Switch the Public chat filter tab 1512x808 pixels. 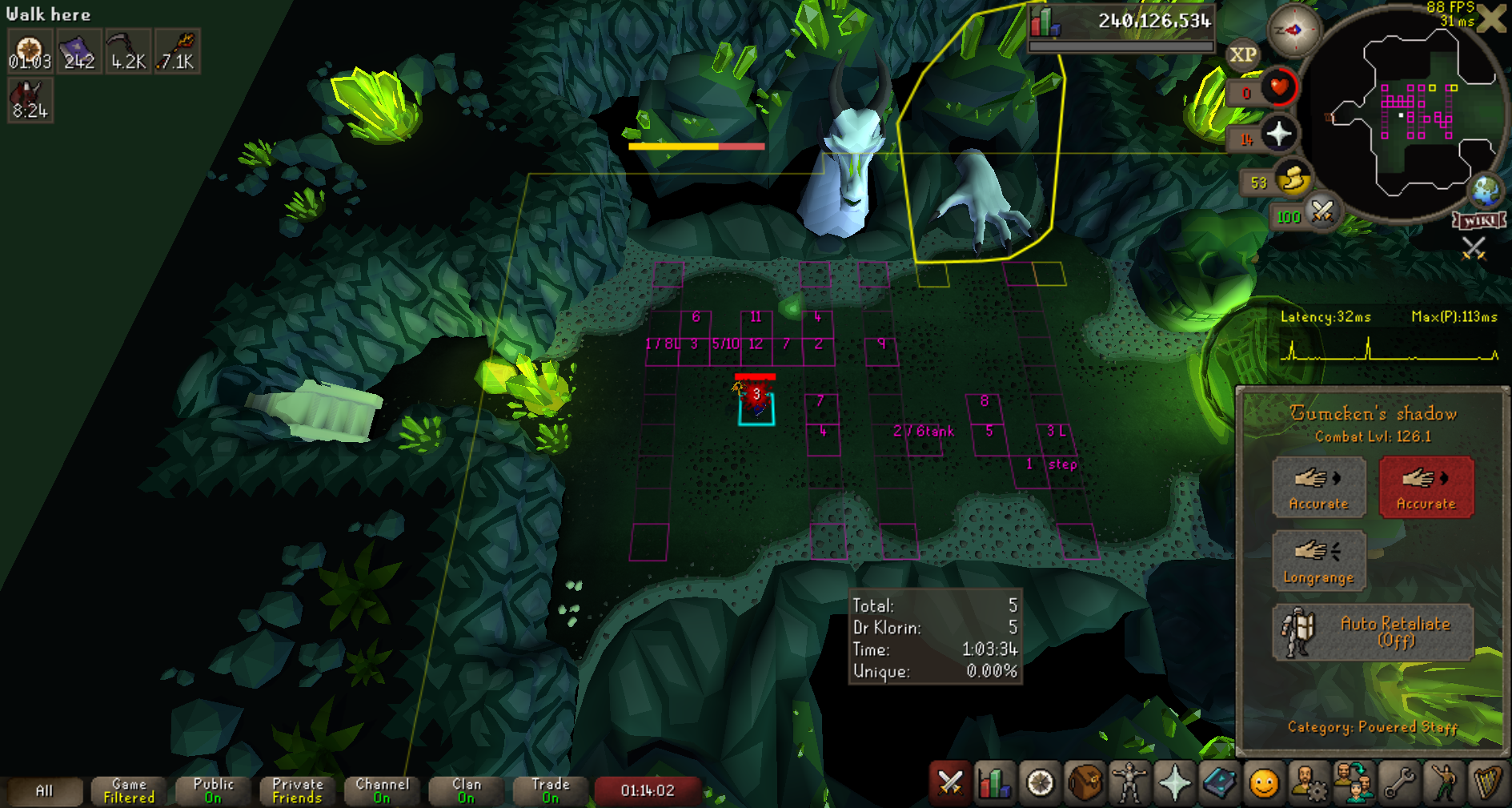213,790
